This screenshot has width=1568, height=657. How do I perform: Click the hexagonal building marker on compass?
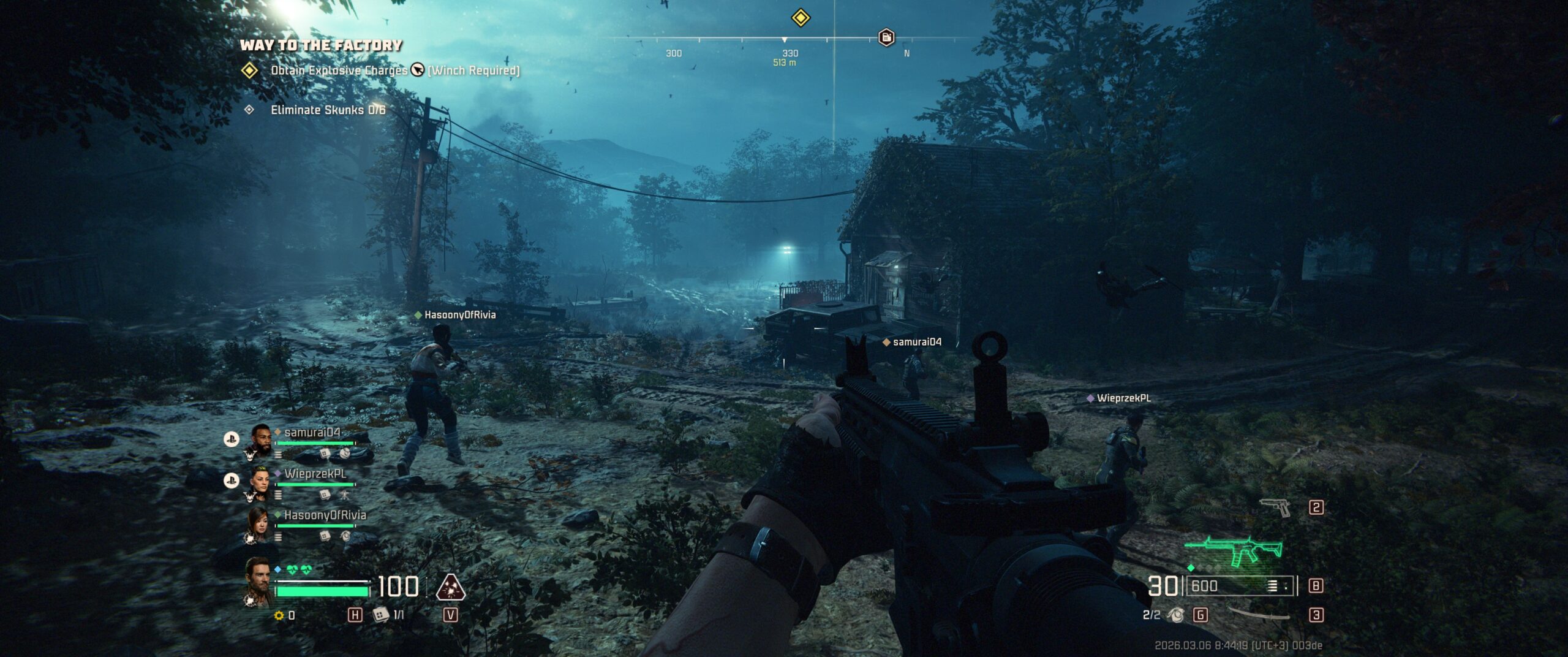[886, 37]
